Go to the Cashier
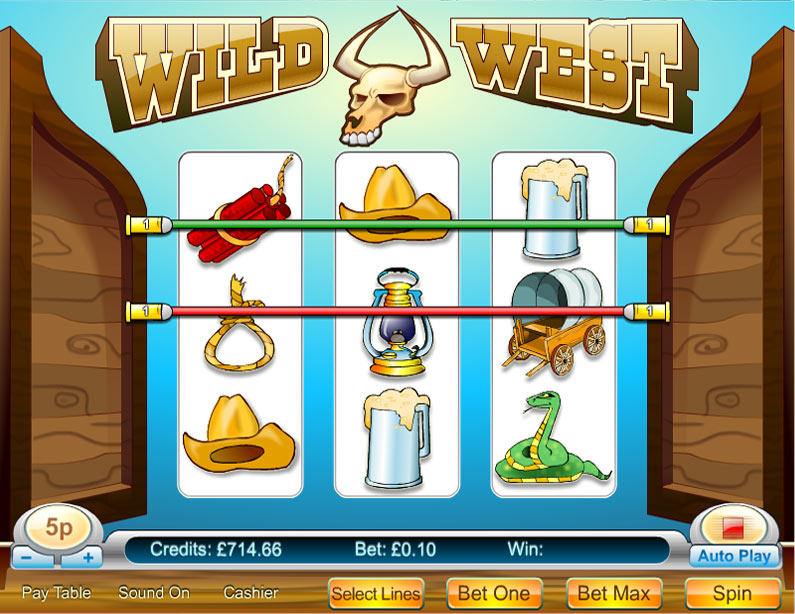795x614 pixels. (250, 593)
